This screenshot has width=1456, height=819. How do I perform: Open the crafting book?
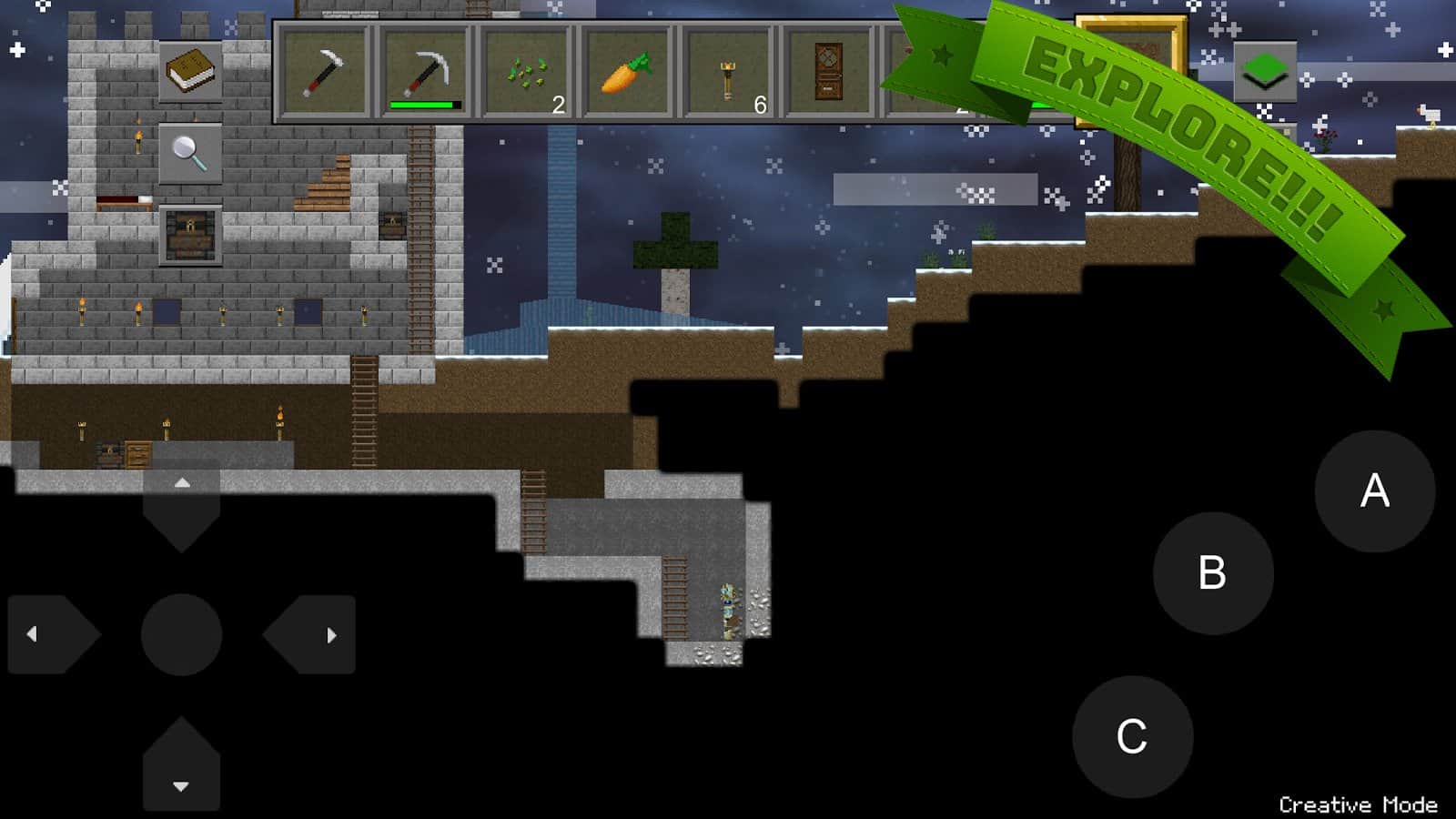point(190,72)
